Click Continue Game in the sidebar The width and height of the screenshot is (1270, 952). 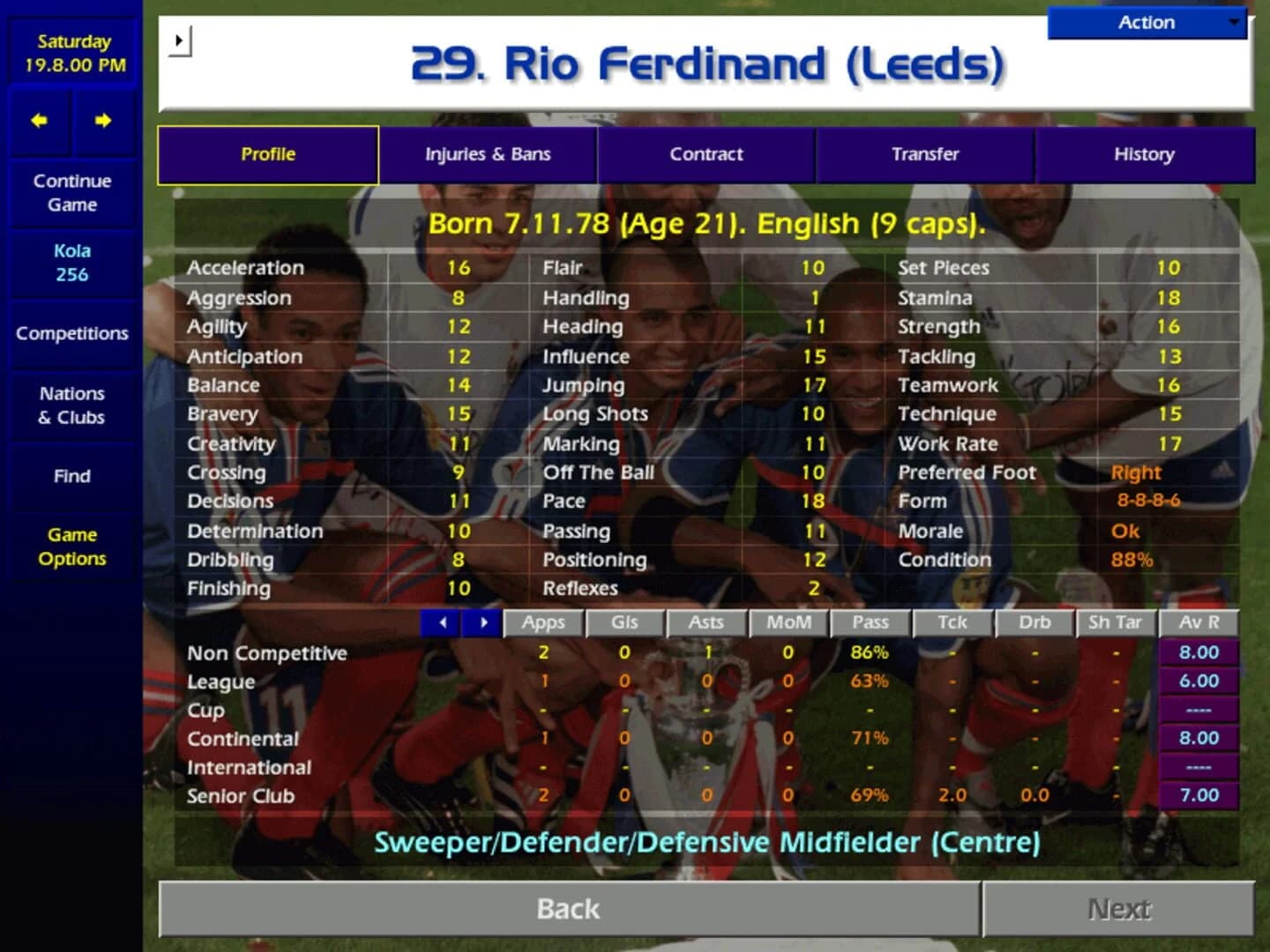pyautogui.click(x=71, y=192)
